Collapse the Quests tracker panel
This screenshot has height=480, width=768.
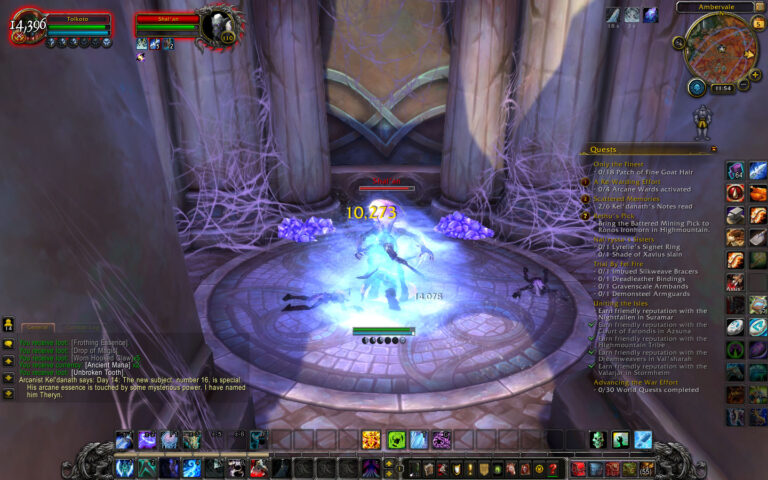coord(713,149)
